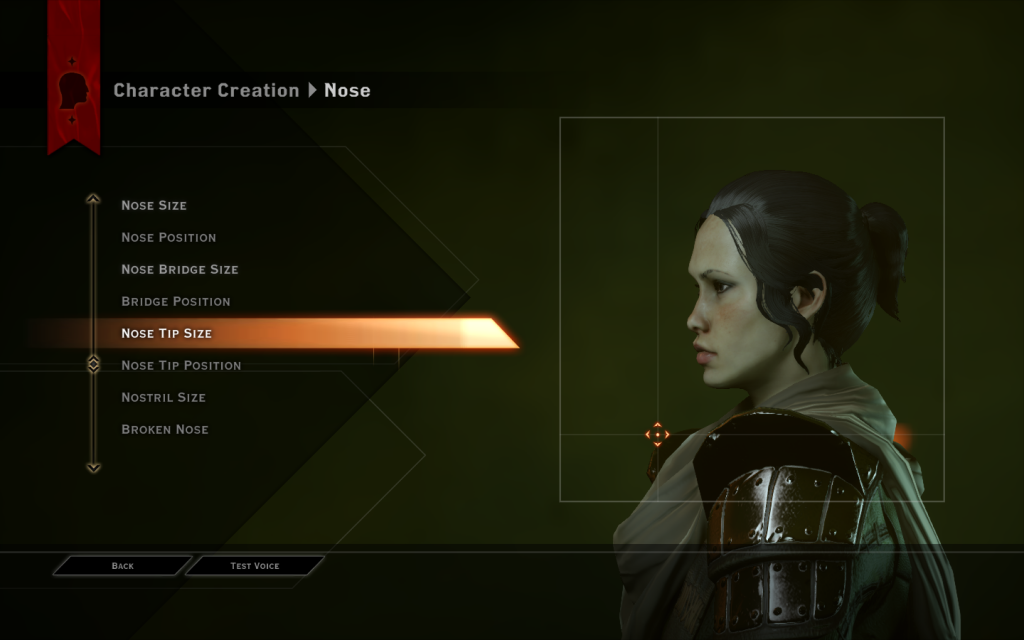Click the scroll-up arrow above the list
The height and width of the screenshot is (640, 1024).
coord(93,199)
